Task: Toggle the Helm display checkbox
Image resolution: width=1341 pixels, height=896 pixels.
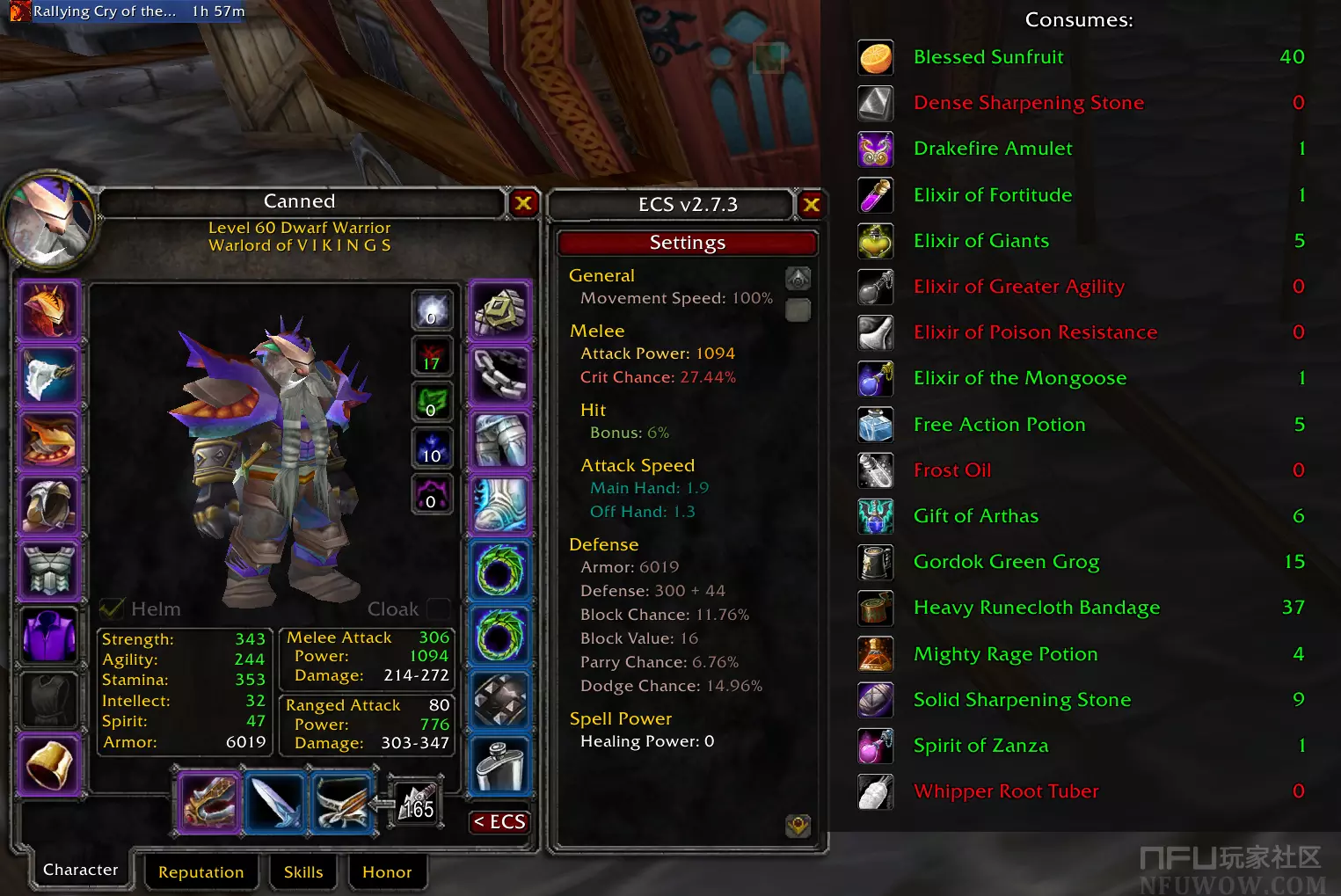Action: [112, 608]
